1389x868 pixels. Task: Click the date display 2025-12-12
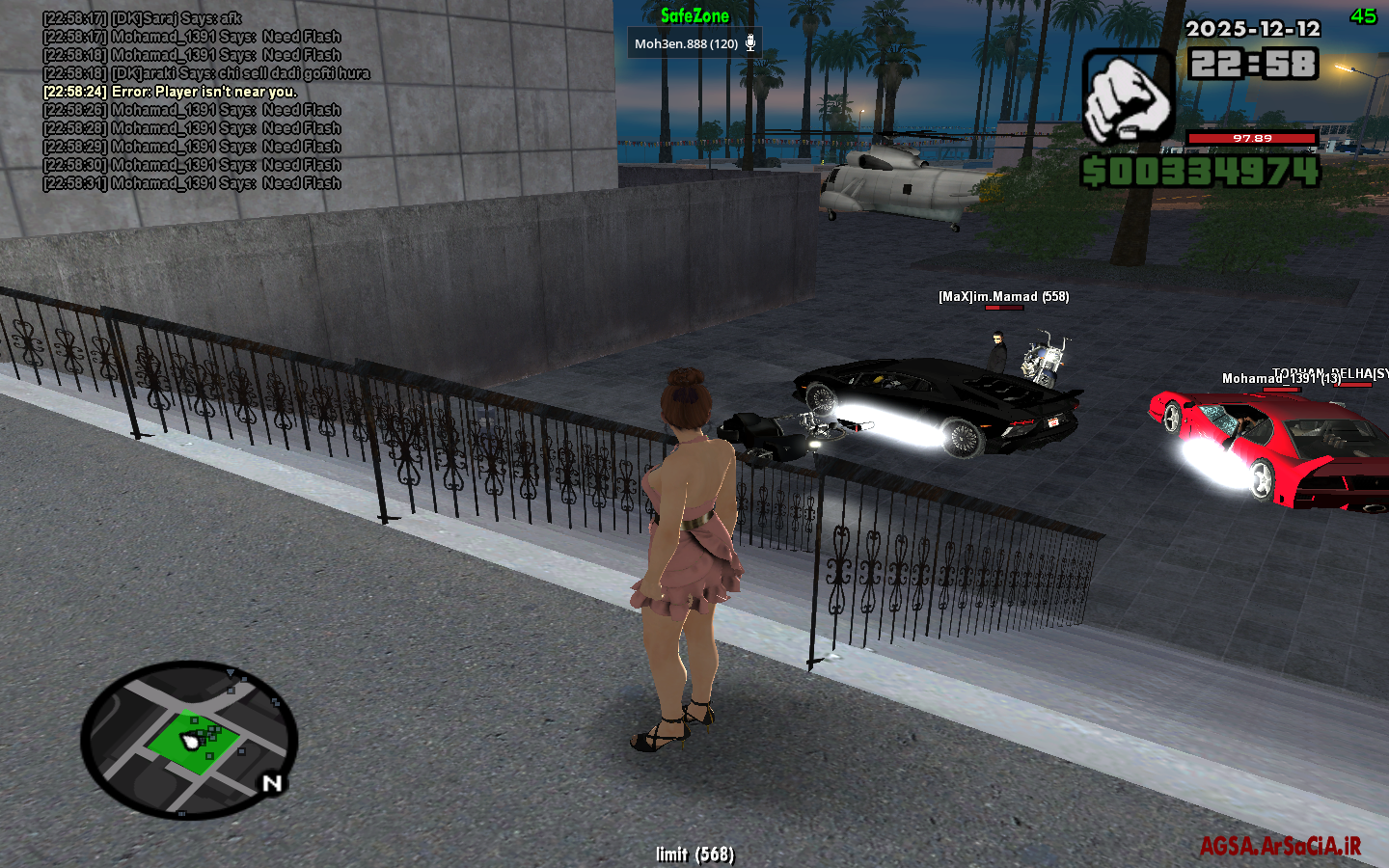[x=1253, y=30]
